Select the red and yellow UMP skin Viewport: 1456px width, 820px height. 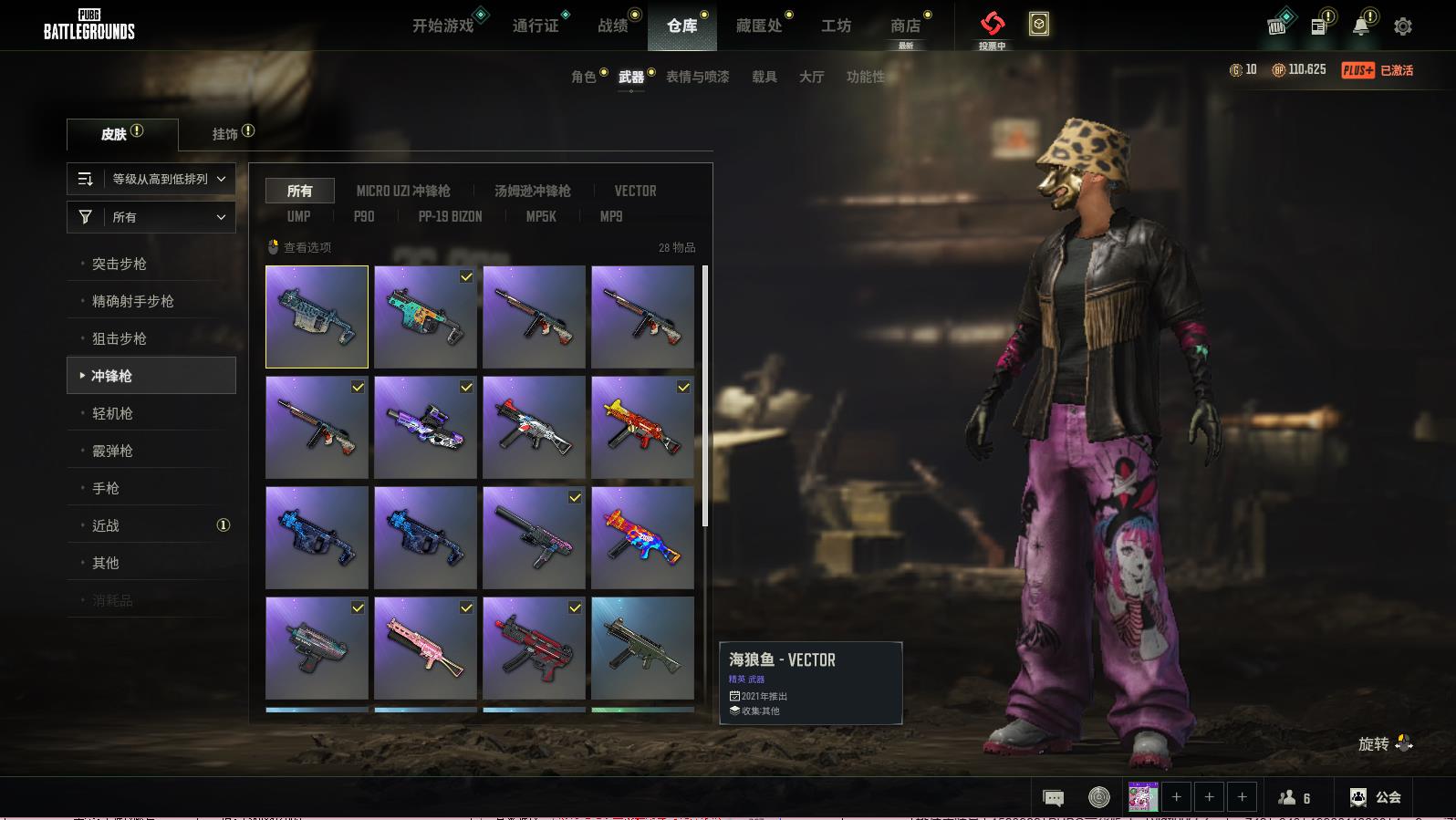pos(642,427)
